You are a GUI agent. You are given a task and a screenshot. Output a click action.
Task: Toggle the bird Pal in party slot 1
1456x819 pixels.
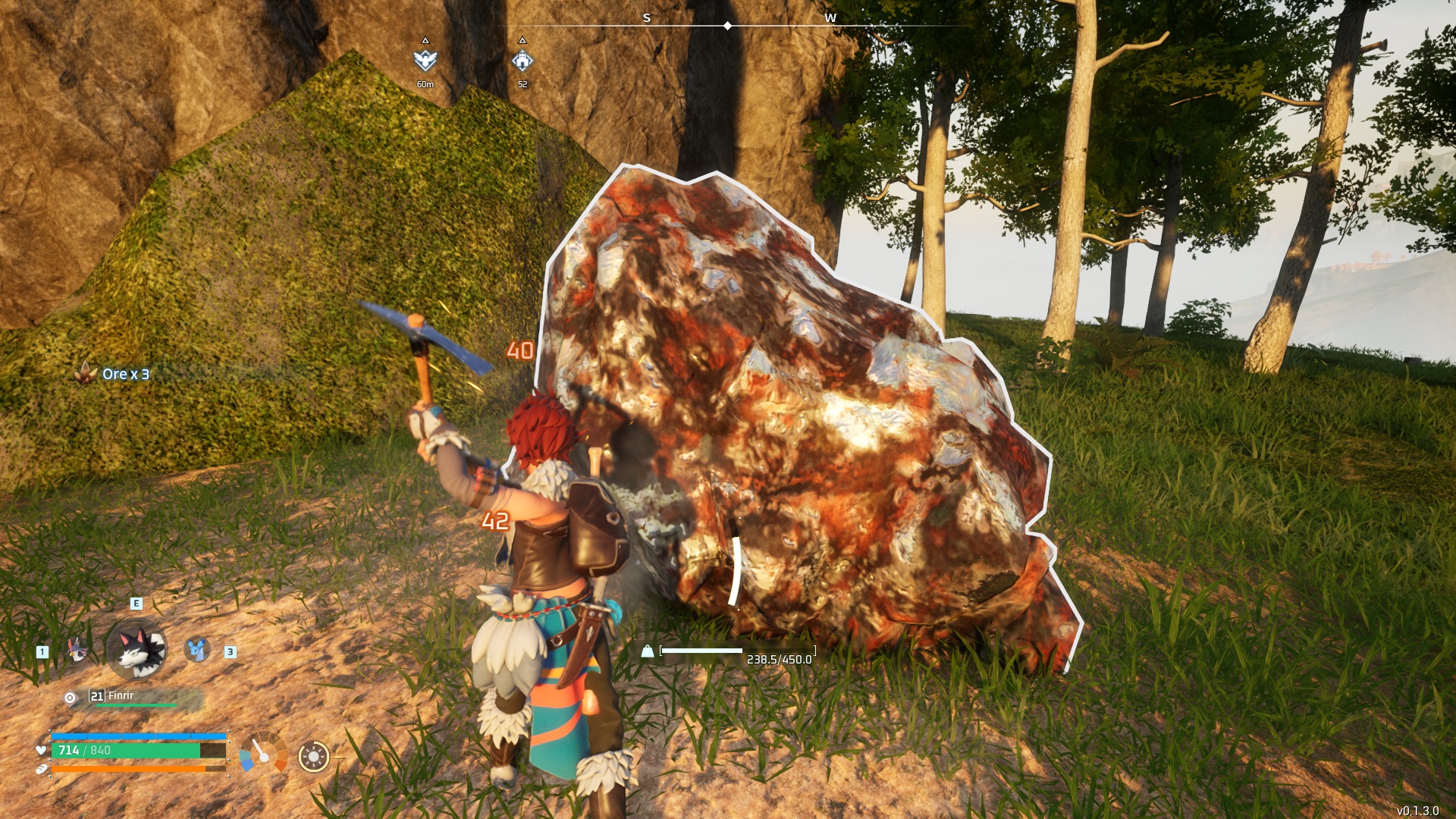click(x=76, y=649)
